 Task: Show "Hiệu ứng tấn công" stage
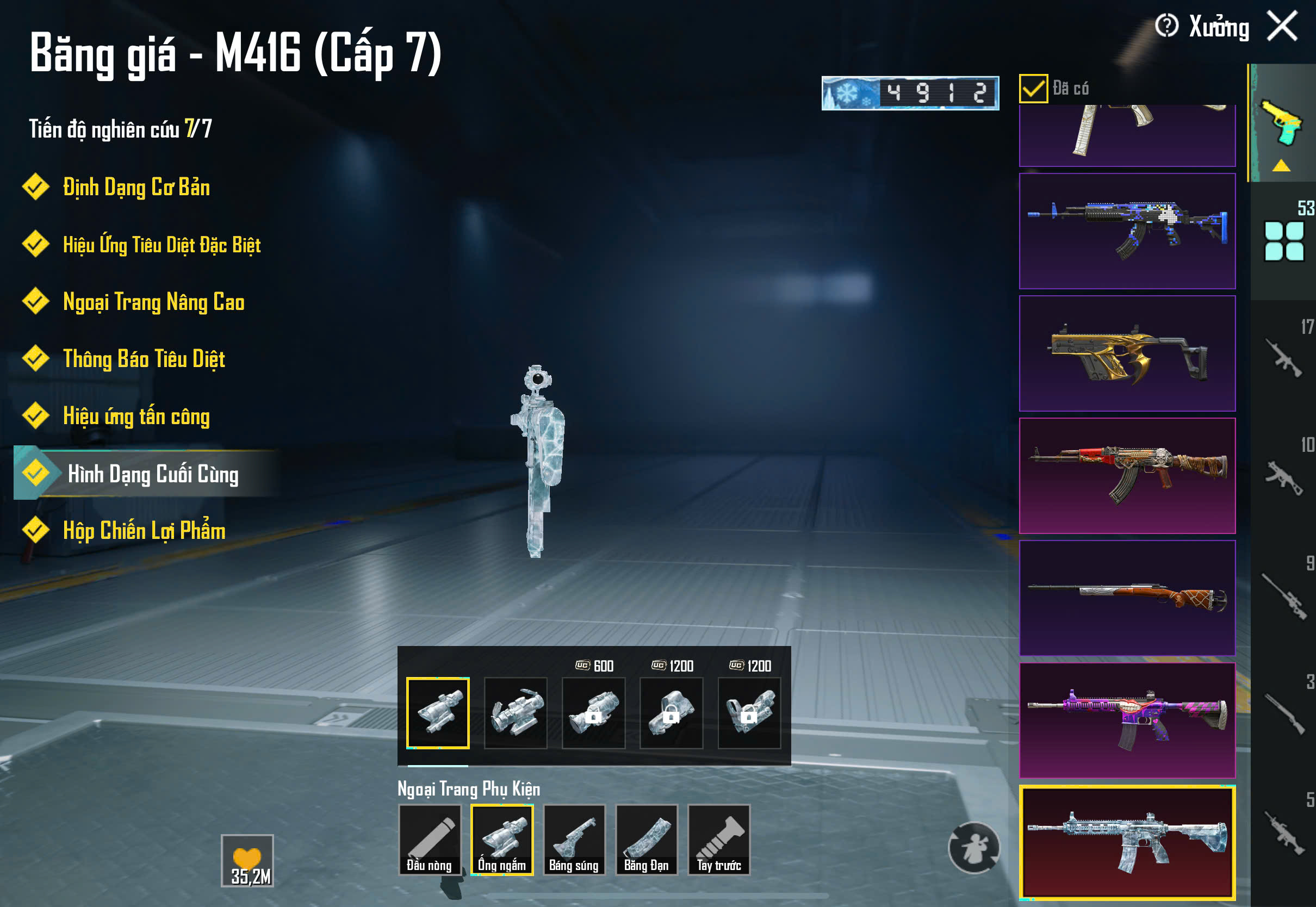coord(136,416)
